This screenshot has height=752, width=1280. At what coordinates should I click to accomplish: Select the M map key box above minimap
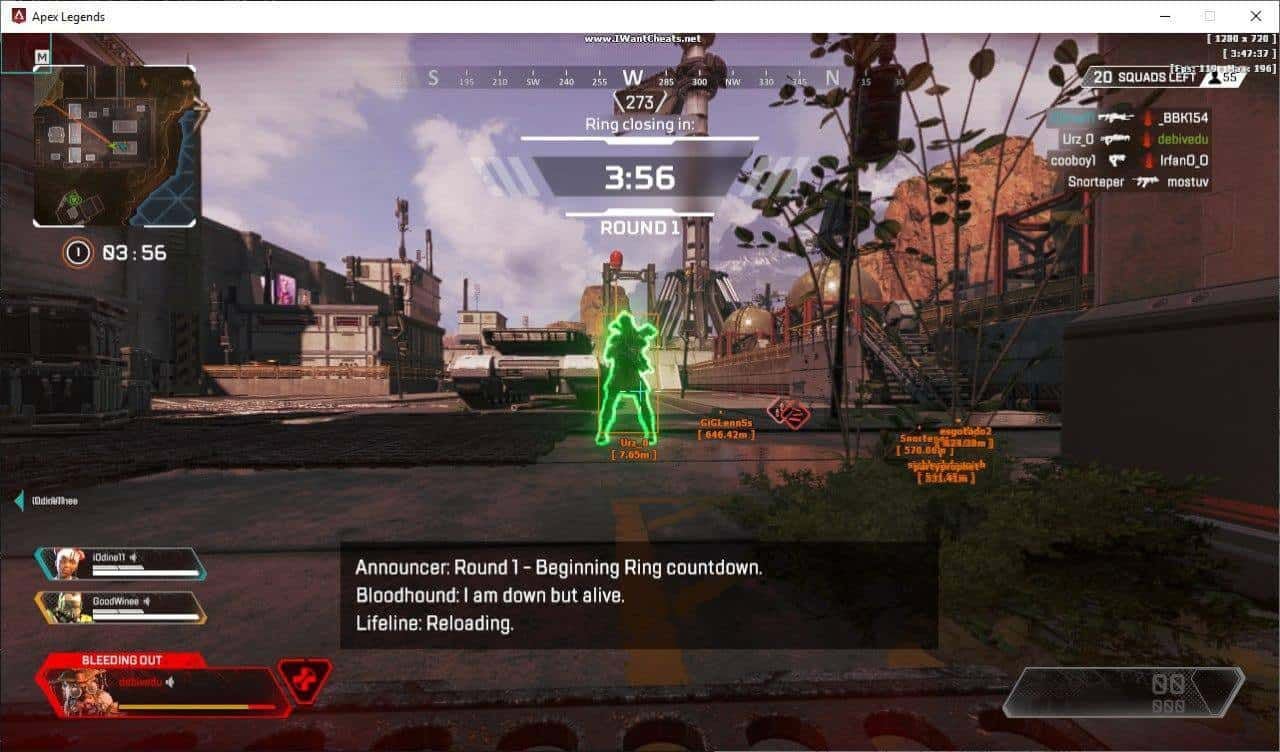pos(41,57)
